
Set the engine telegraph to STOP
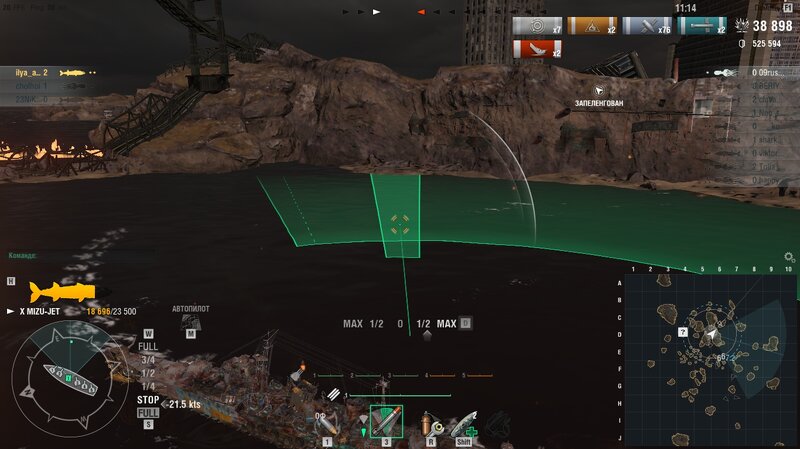tap(147, 399)
